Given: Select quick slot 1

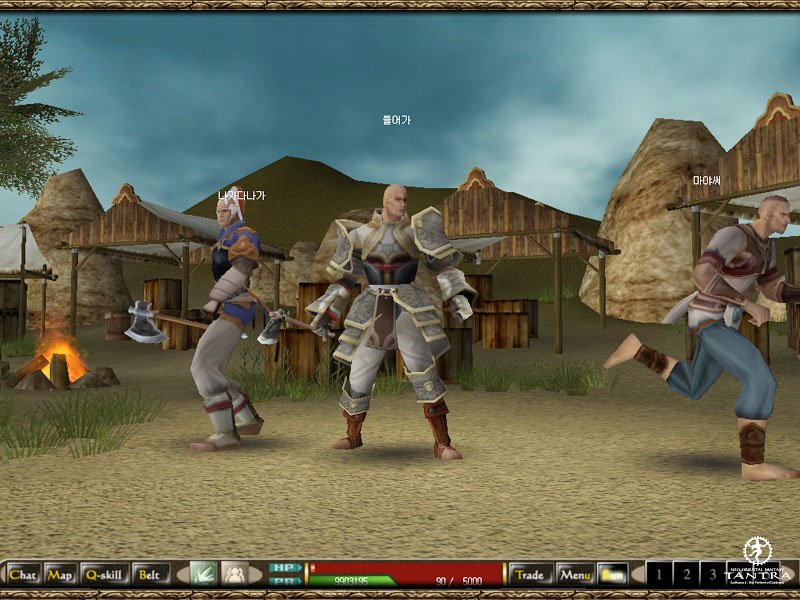Looking at the screenshot, I should [x=660, y=575].
